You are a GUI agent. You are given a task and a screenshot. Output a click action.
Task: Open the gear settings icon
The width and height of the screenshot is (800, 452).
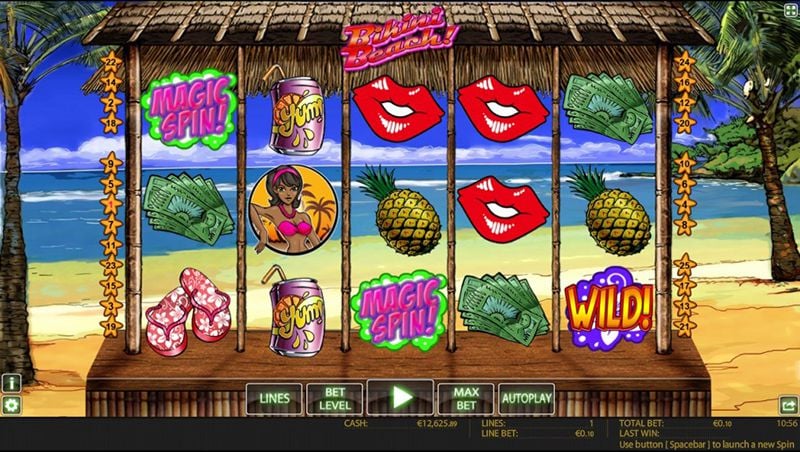tap(11, 405)
